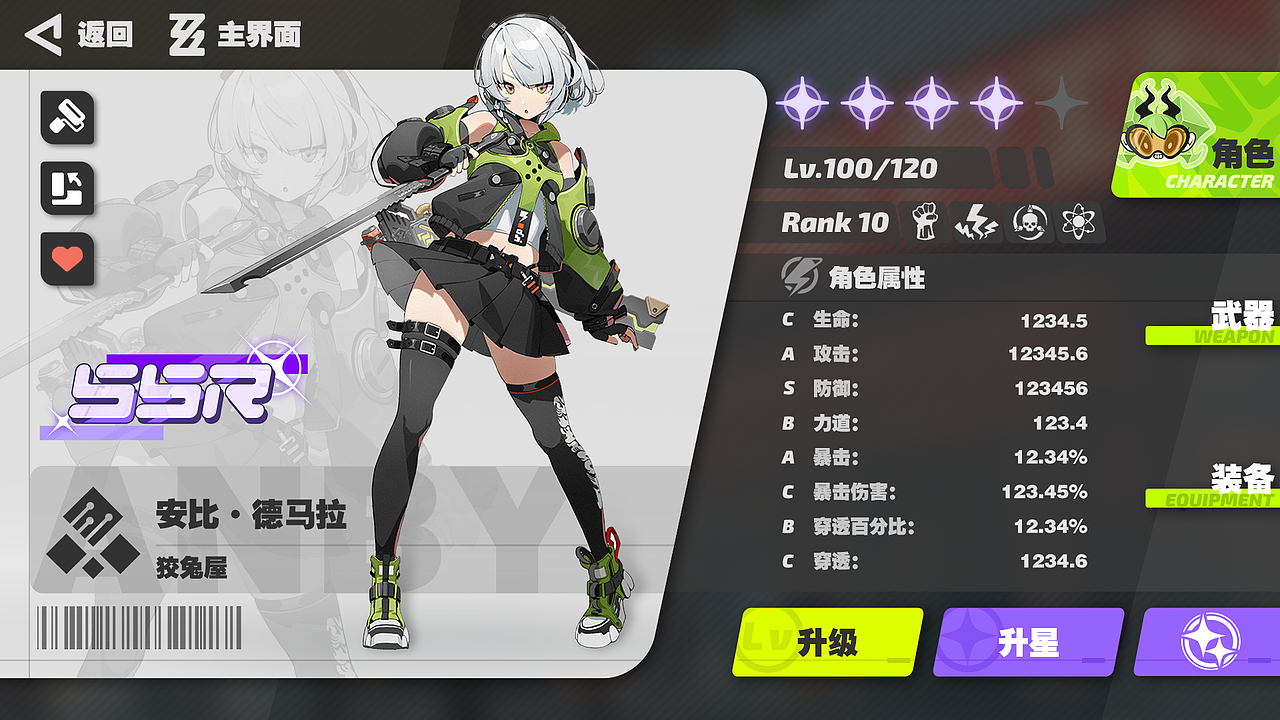Open the records panel icon below the hammer
The image size is (1280, 720).
pyautogui.click(x=66, y=189)
